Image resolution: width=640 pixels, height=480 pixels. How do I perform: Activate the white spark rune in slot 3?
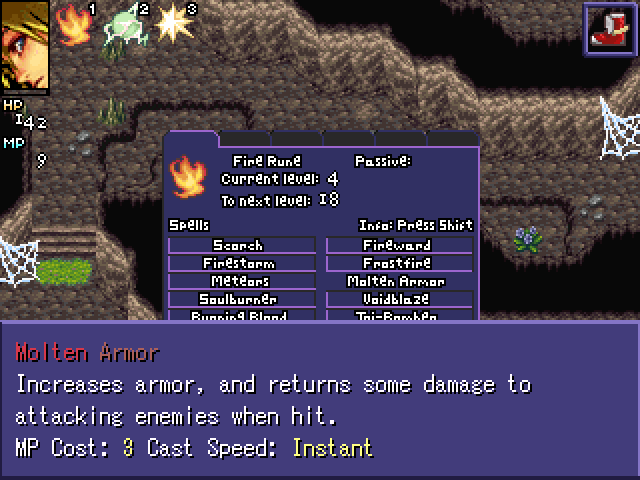tap(174, 23)
